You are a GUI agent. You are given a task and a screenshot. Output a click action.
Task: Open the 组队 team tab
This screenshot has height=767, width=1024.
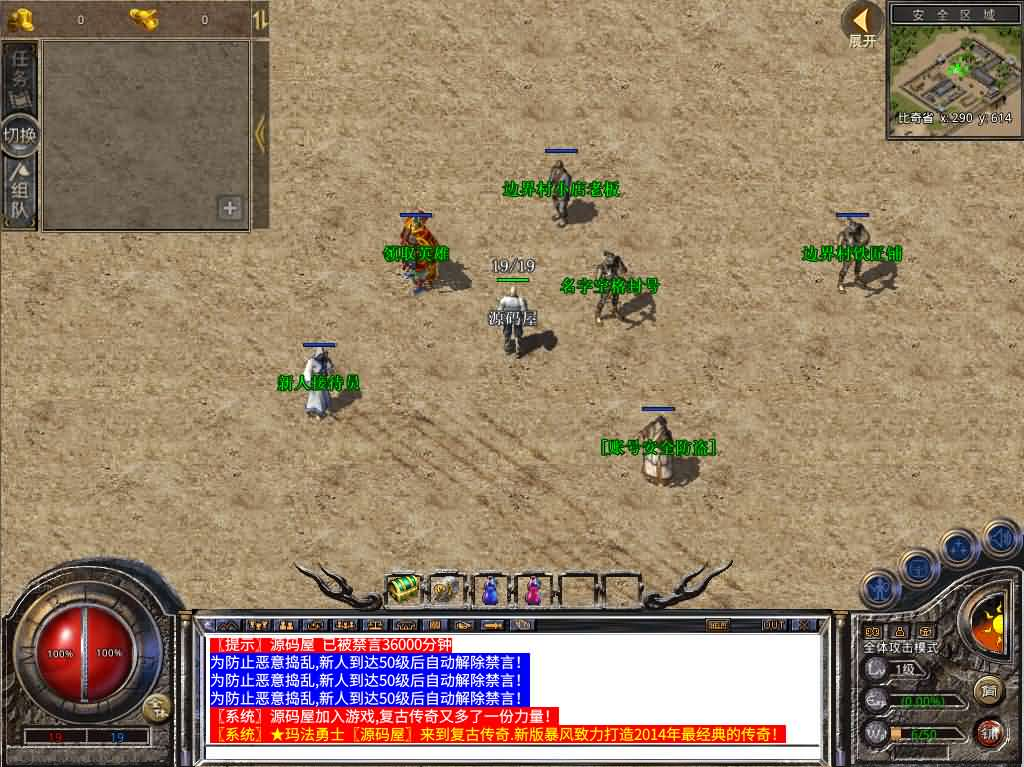[21, 195]
